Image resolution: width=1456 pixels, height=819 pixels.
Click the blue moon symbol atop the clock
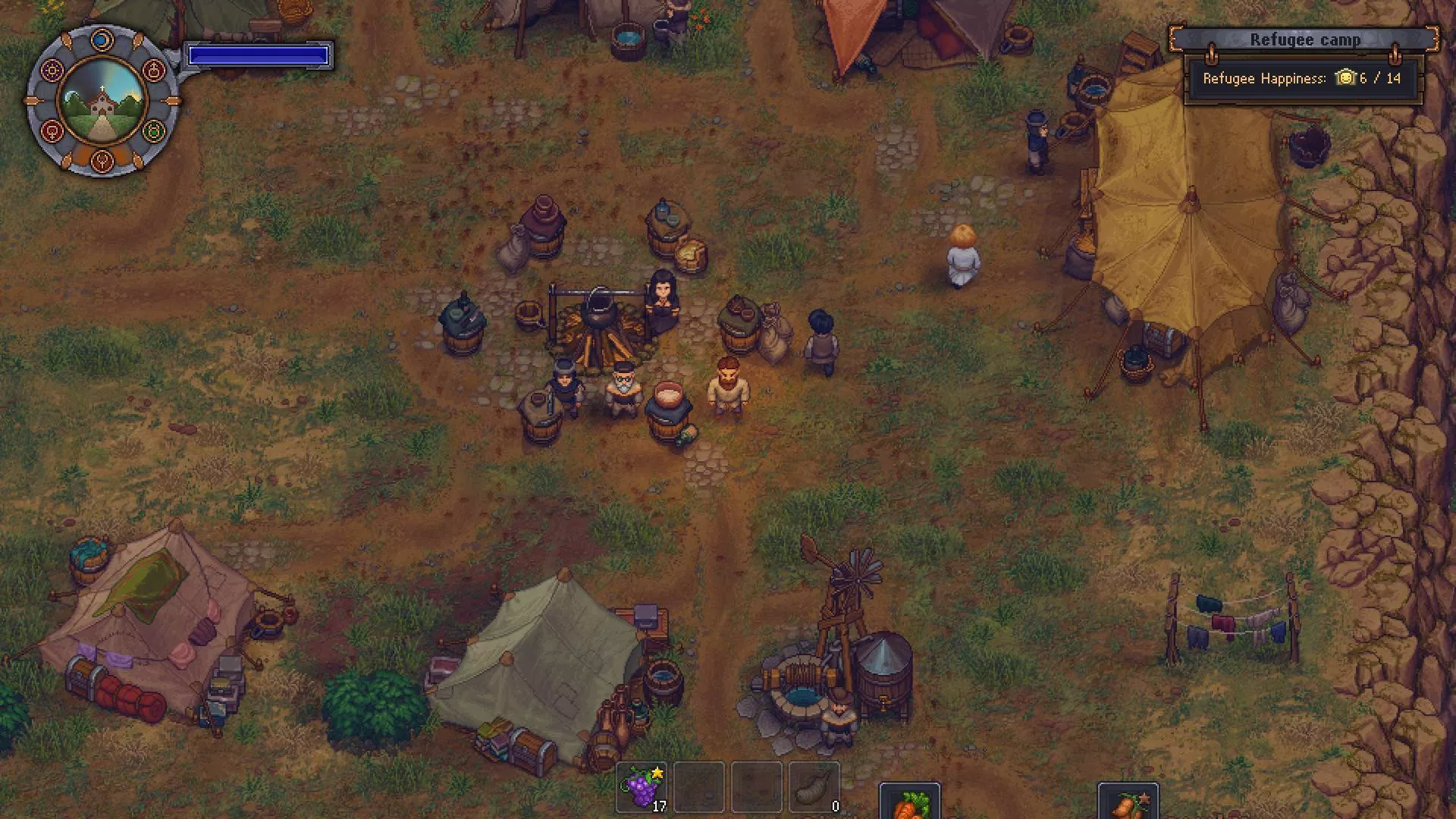click(x=103, y=40)
